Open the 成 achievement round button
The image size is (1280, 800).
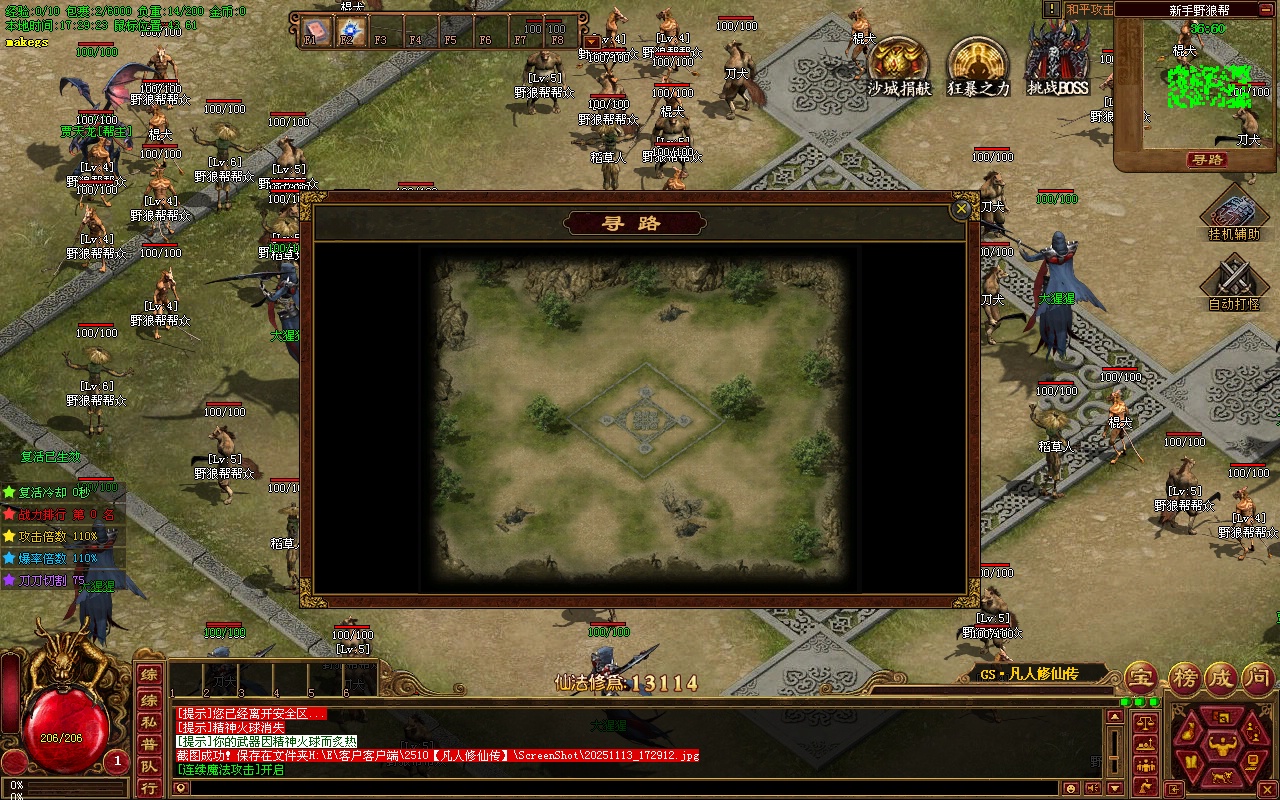point(1221,678)
